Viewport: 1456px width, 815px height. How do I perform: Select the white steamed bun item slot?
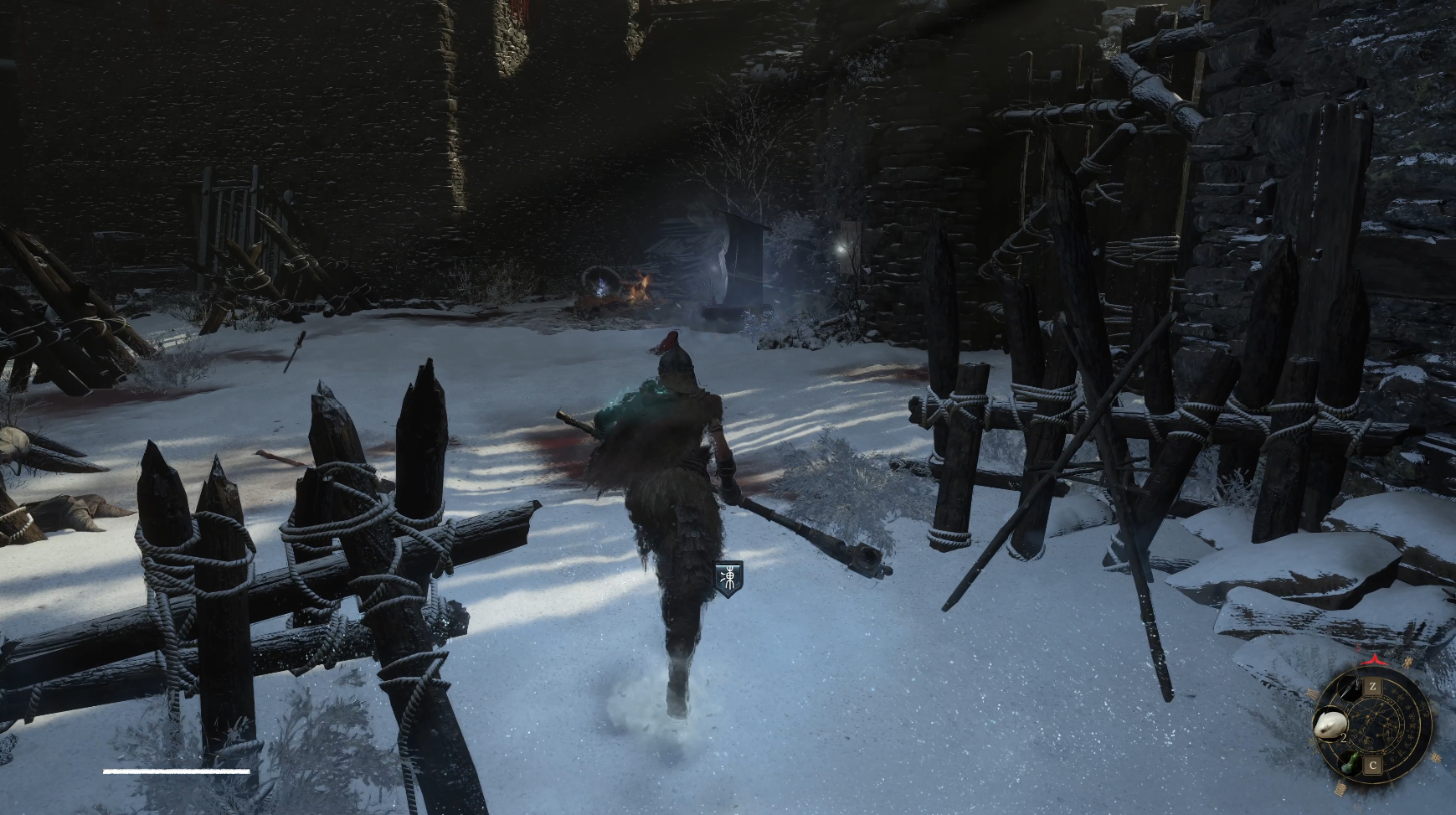[1329, 724]
